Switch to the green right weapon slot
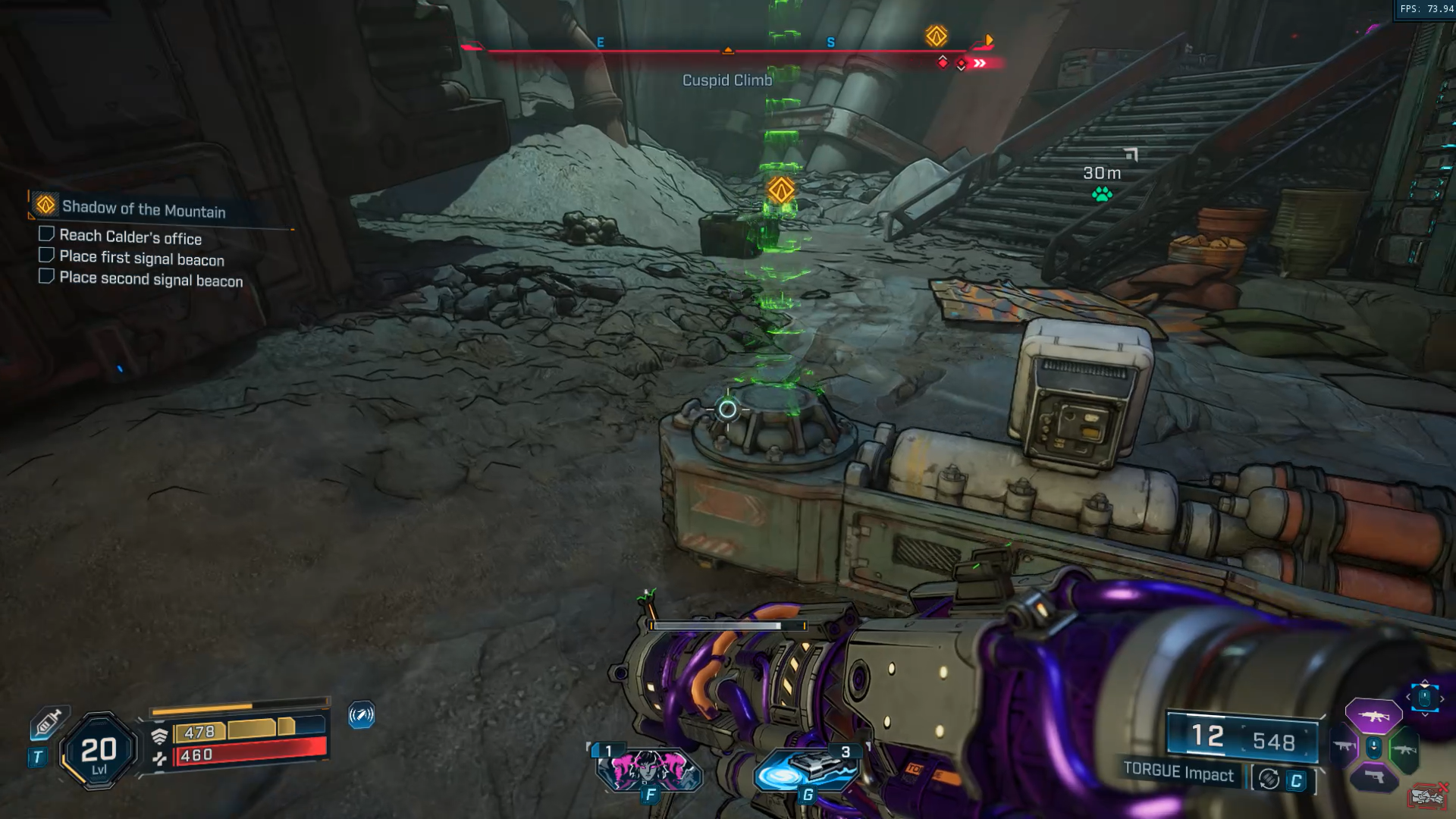 (1404, 750)
